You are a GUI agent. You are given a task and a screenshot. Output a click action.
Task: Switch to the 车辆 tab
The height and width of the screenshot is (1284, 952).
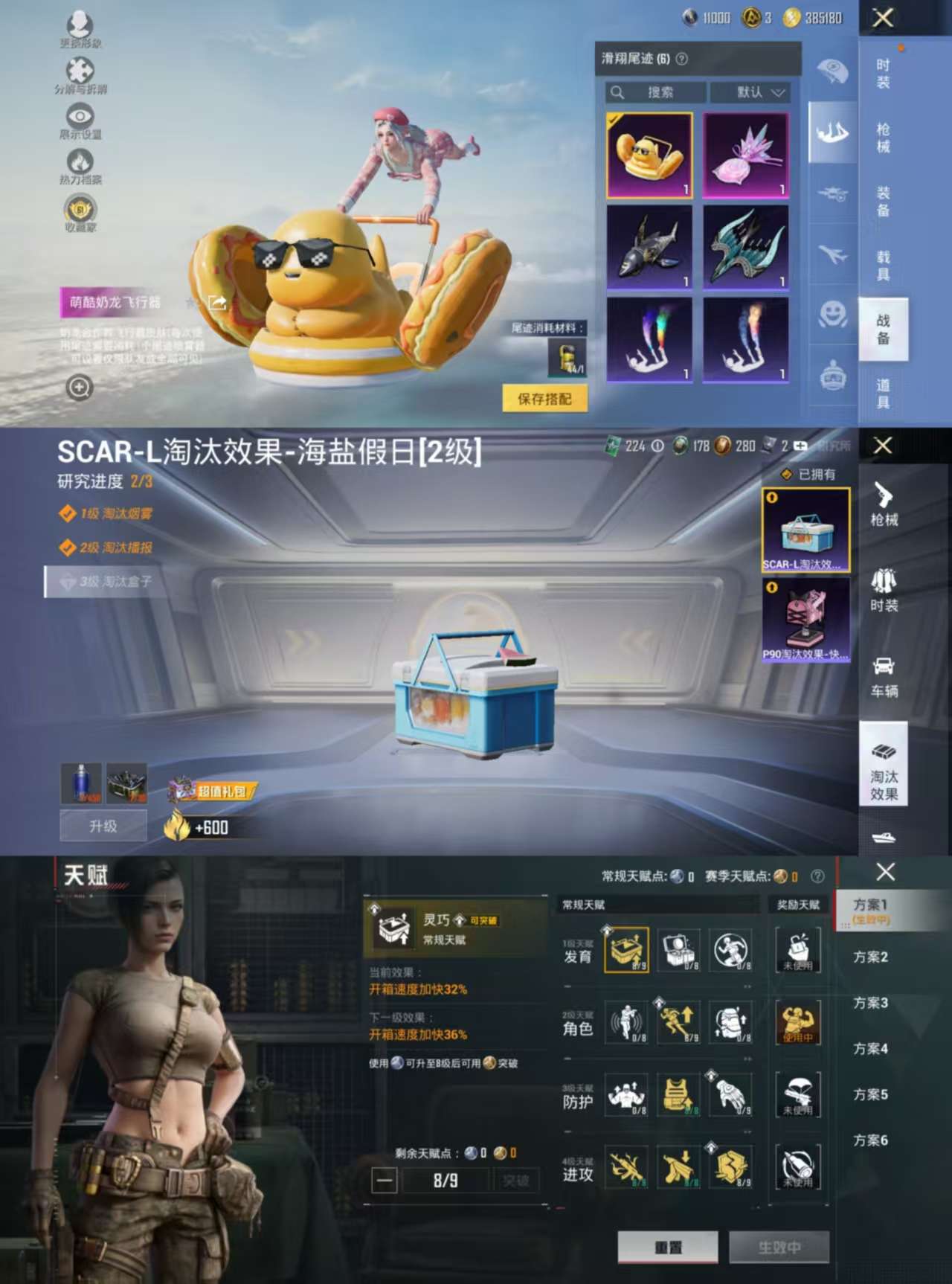pos(884,677)
